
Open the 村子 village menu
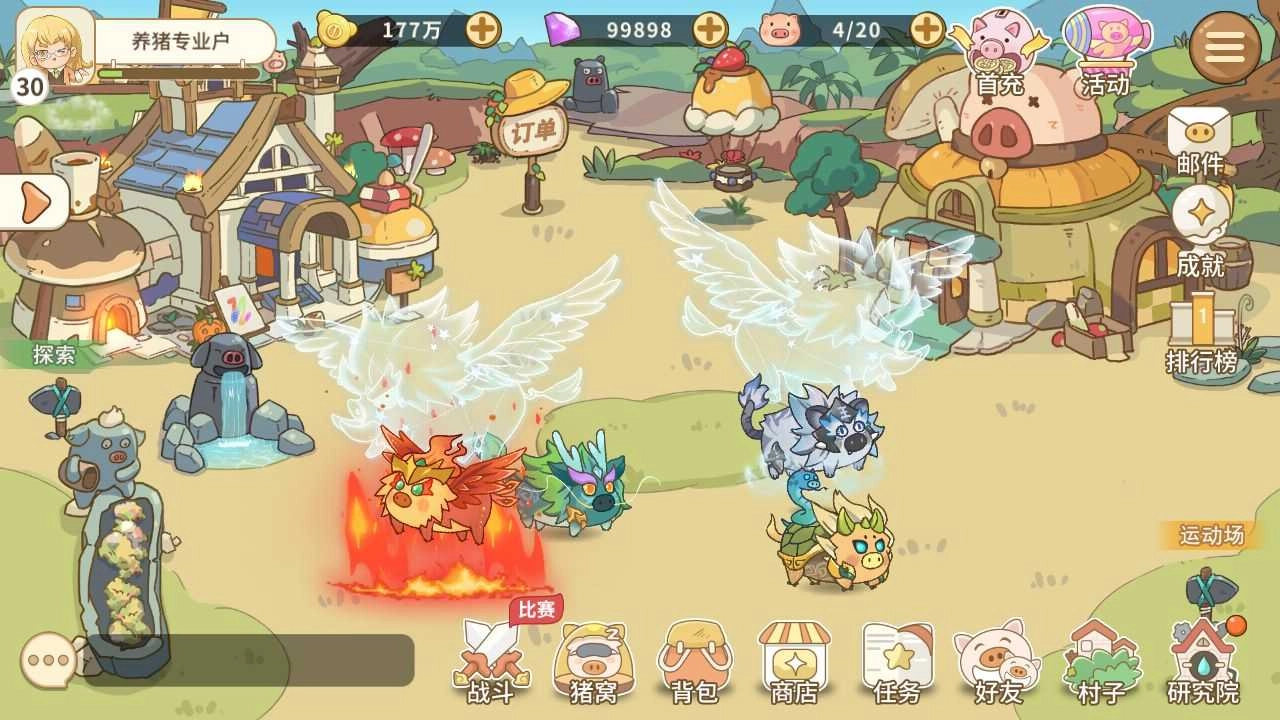click(1100, 660)
